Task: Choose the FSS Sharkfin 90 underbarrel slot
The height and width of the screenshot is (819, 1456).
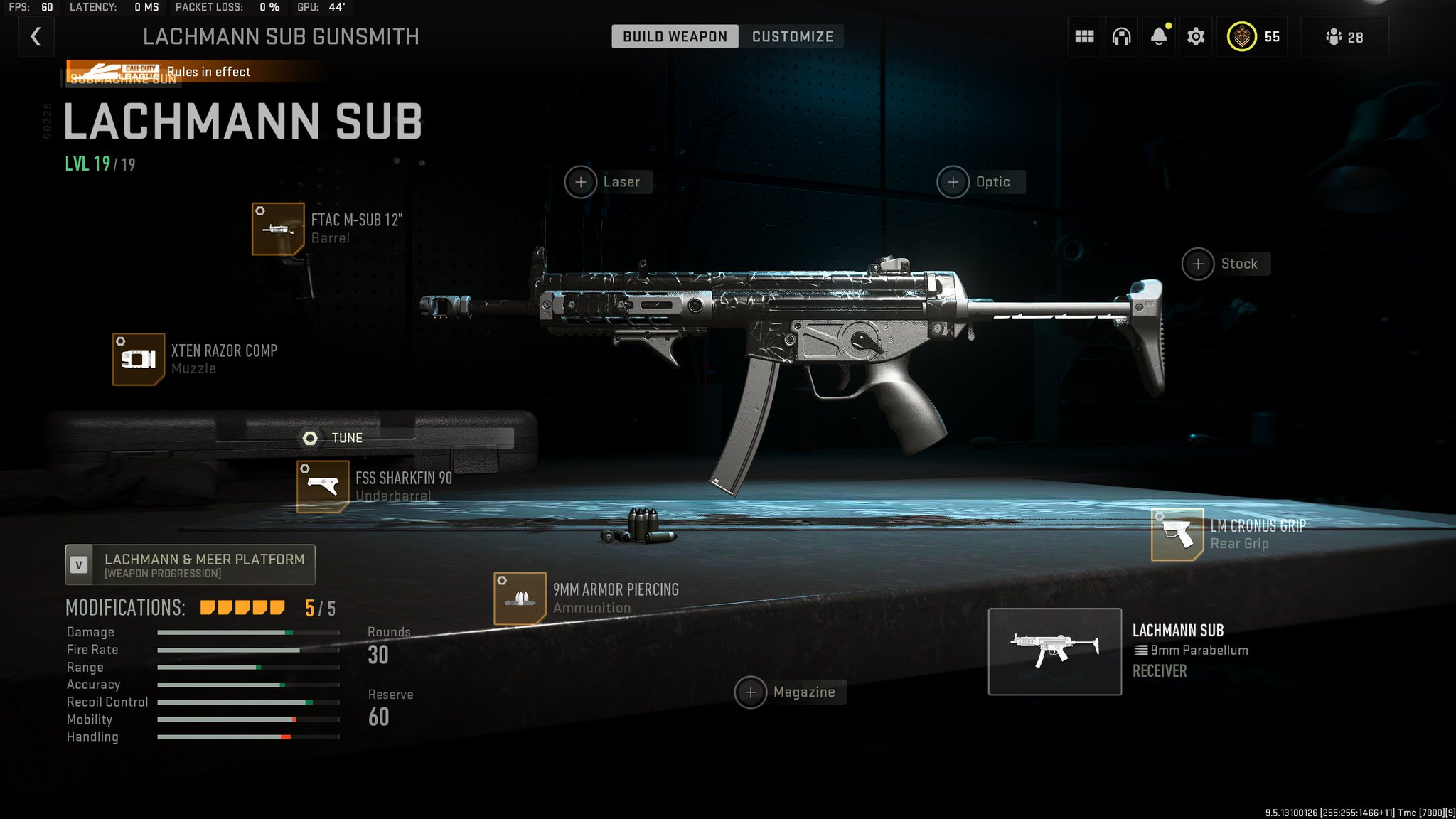Action: [x=323, y=487]
